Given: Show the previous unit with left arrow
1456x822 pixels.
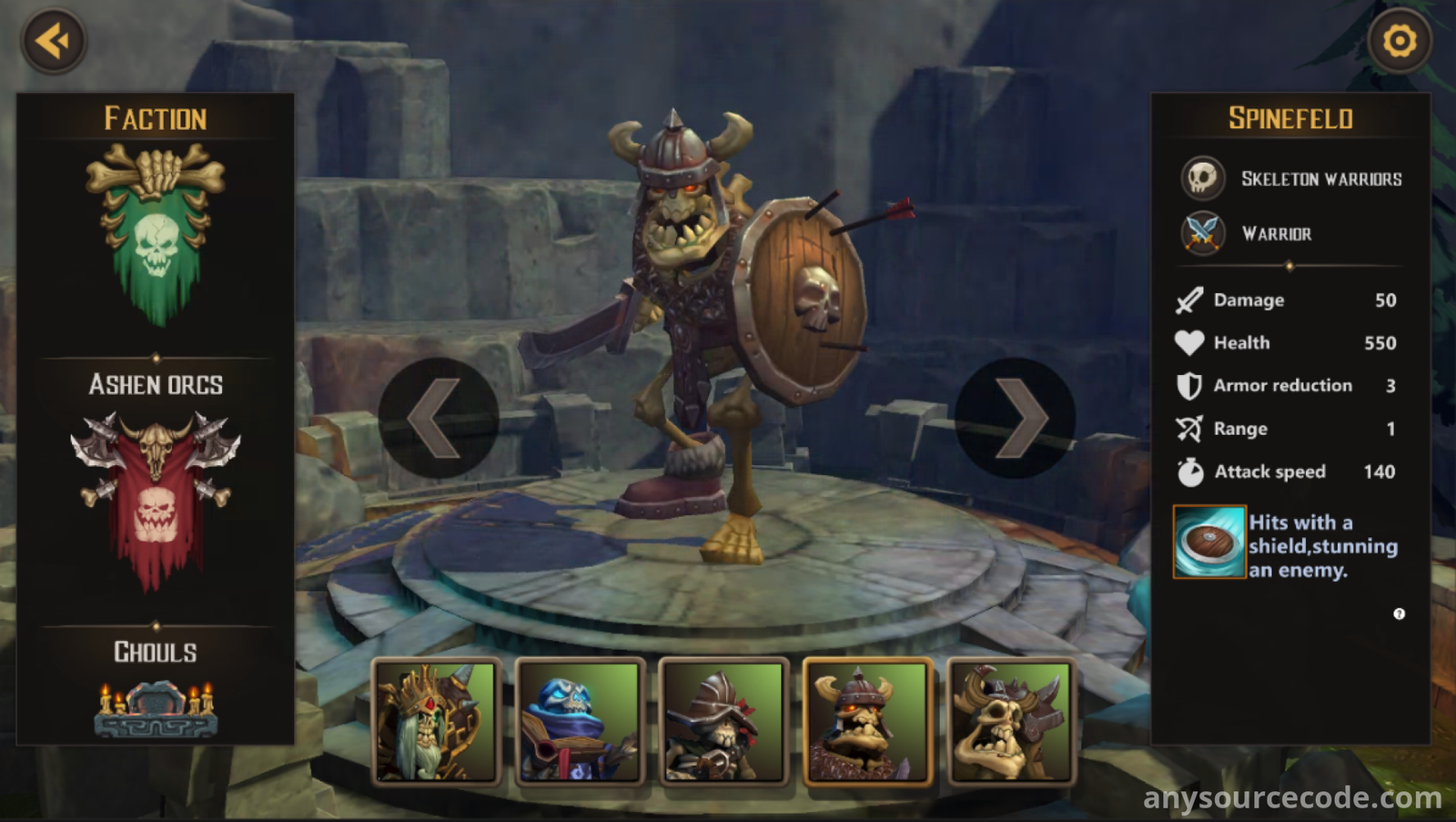Looking at the screenshot, I should click(438, 418).
